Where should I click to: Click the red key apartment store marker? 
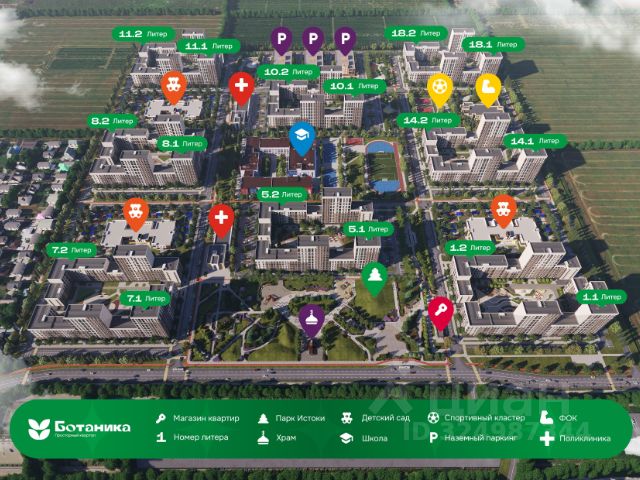click(440, 312)
